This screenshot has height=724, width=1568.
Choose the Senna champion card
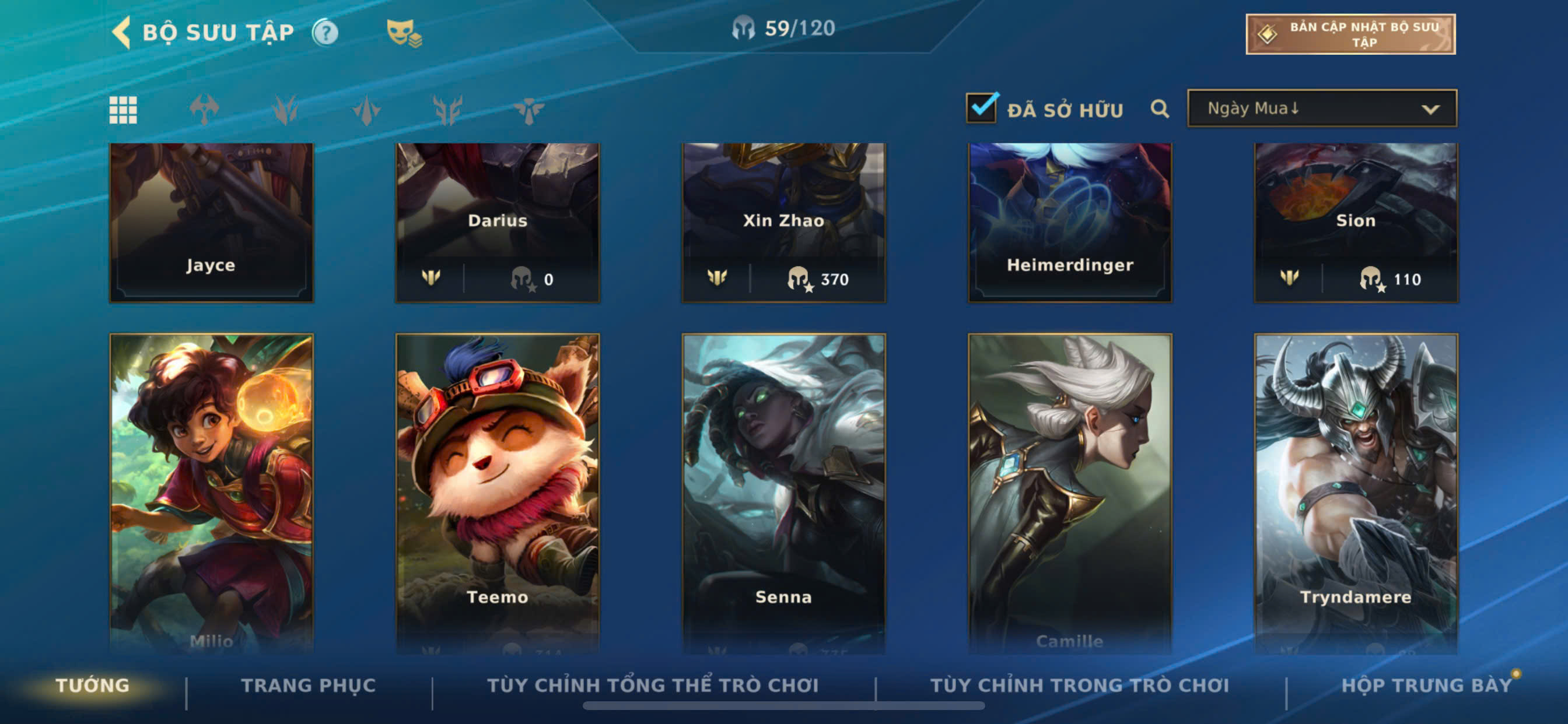point(783,493)
